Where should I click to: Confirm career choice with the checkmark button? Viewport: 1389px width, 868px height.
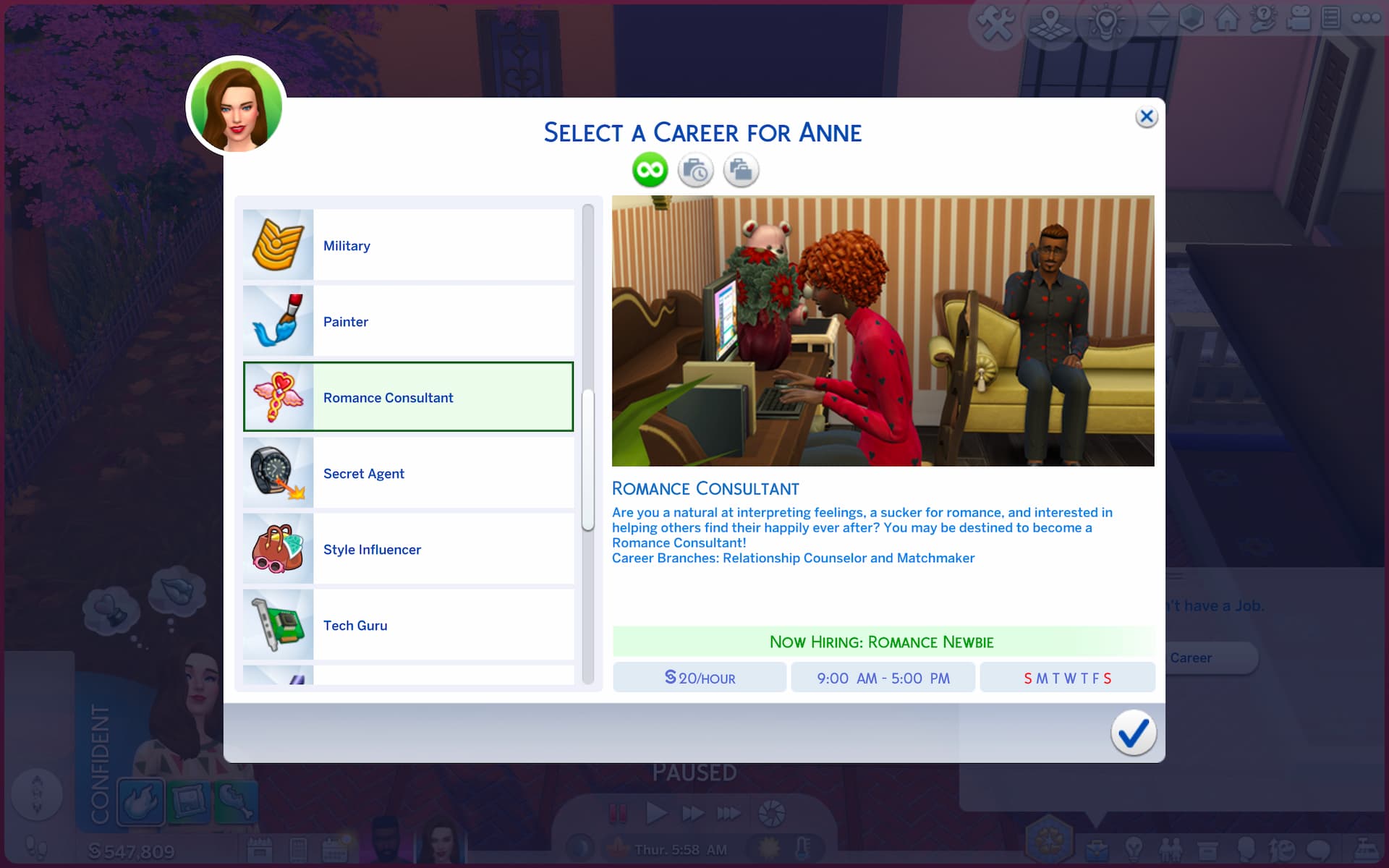tap(1133, 733)
